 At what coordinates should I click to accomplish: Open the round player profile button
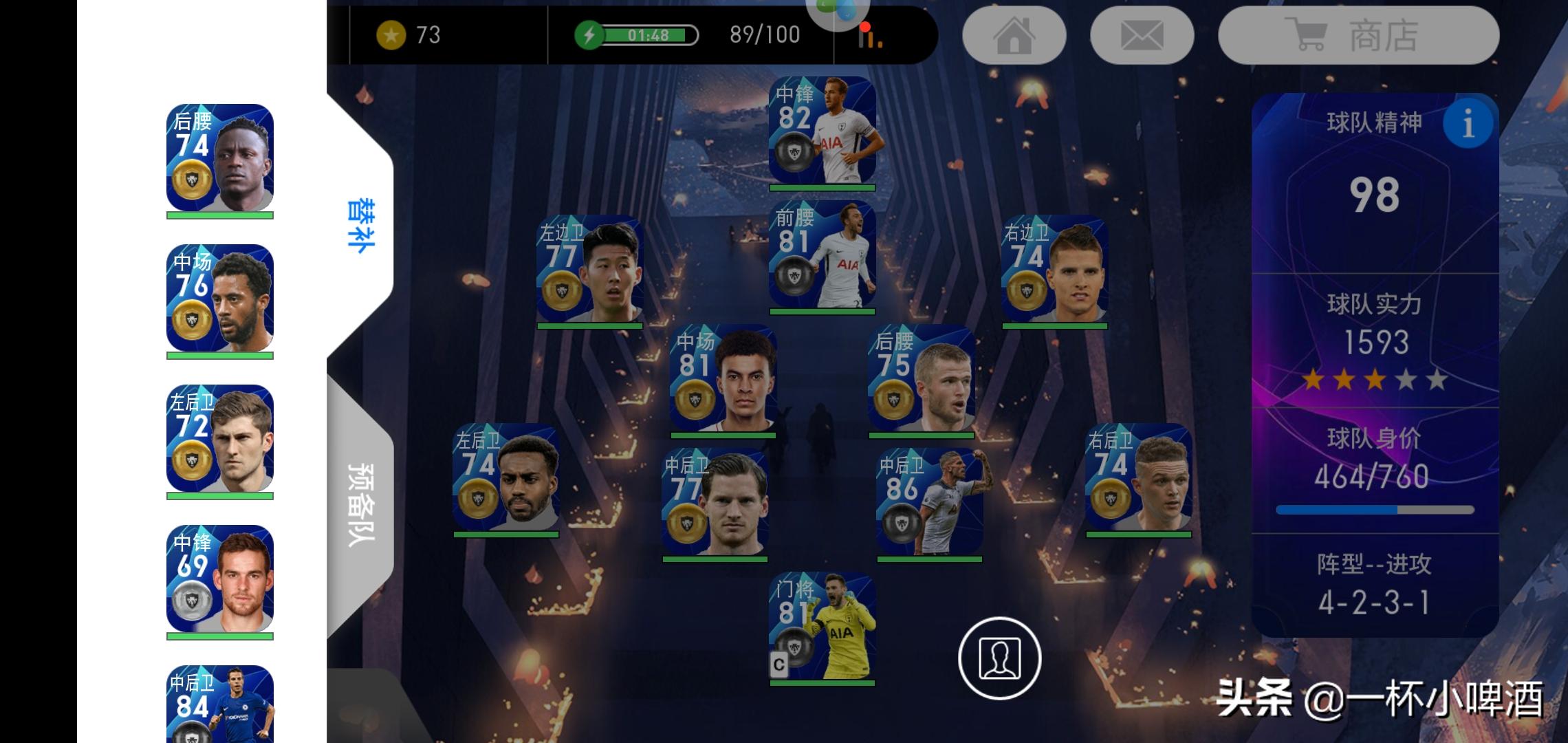pos(999,658)
